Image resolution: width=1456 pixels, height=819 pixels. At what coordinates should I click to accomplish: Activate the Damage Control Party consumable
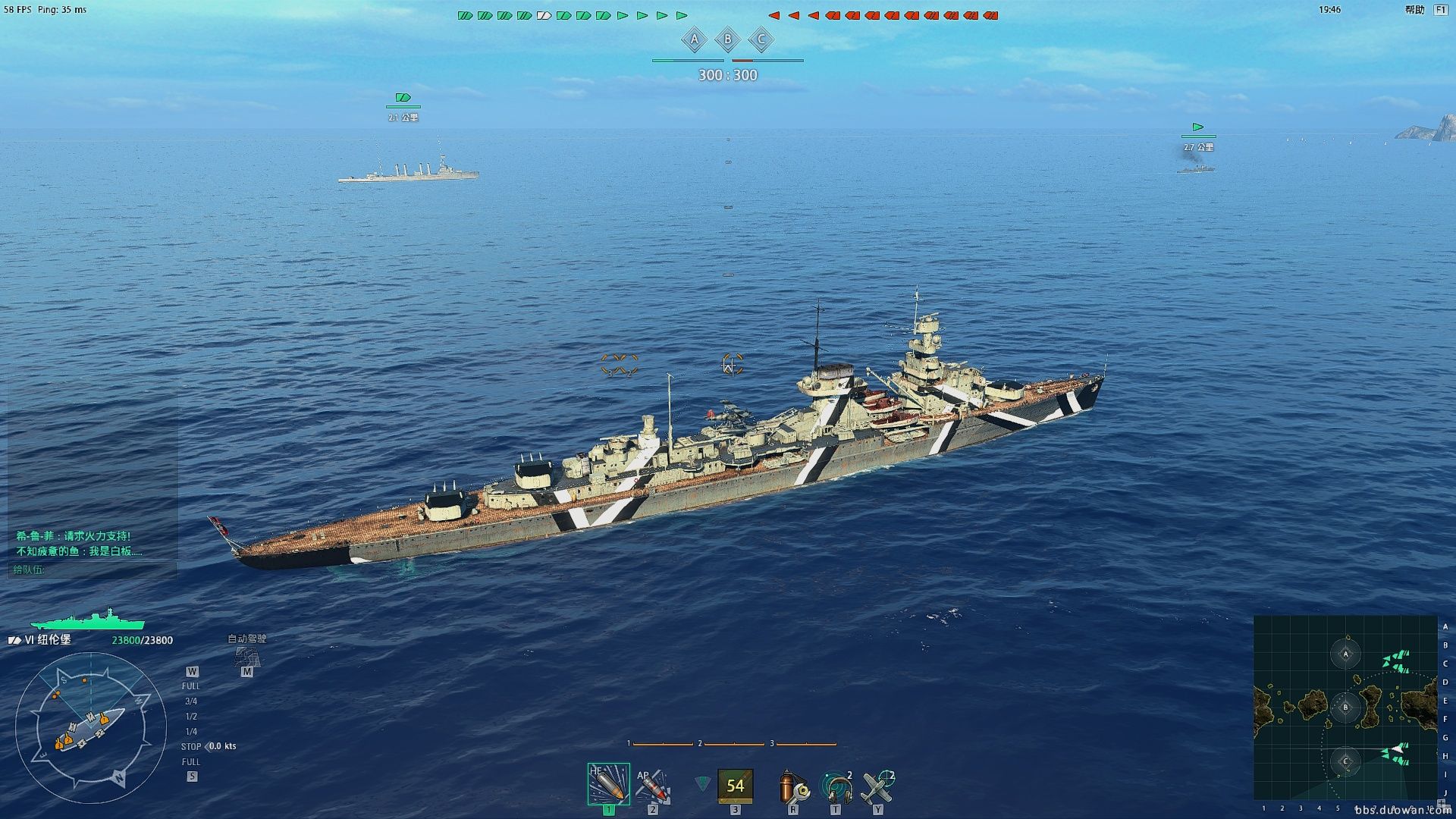[x=793, y=786]
